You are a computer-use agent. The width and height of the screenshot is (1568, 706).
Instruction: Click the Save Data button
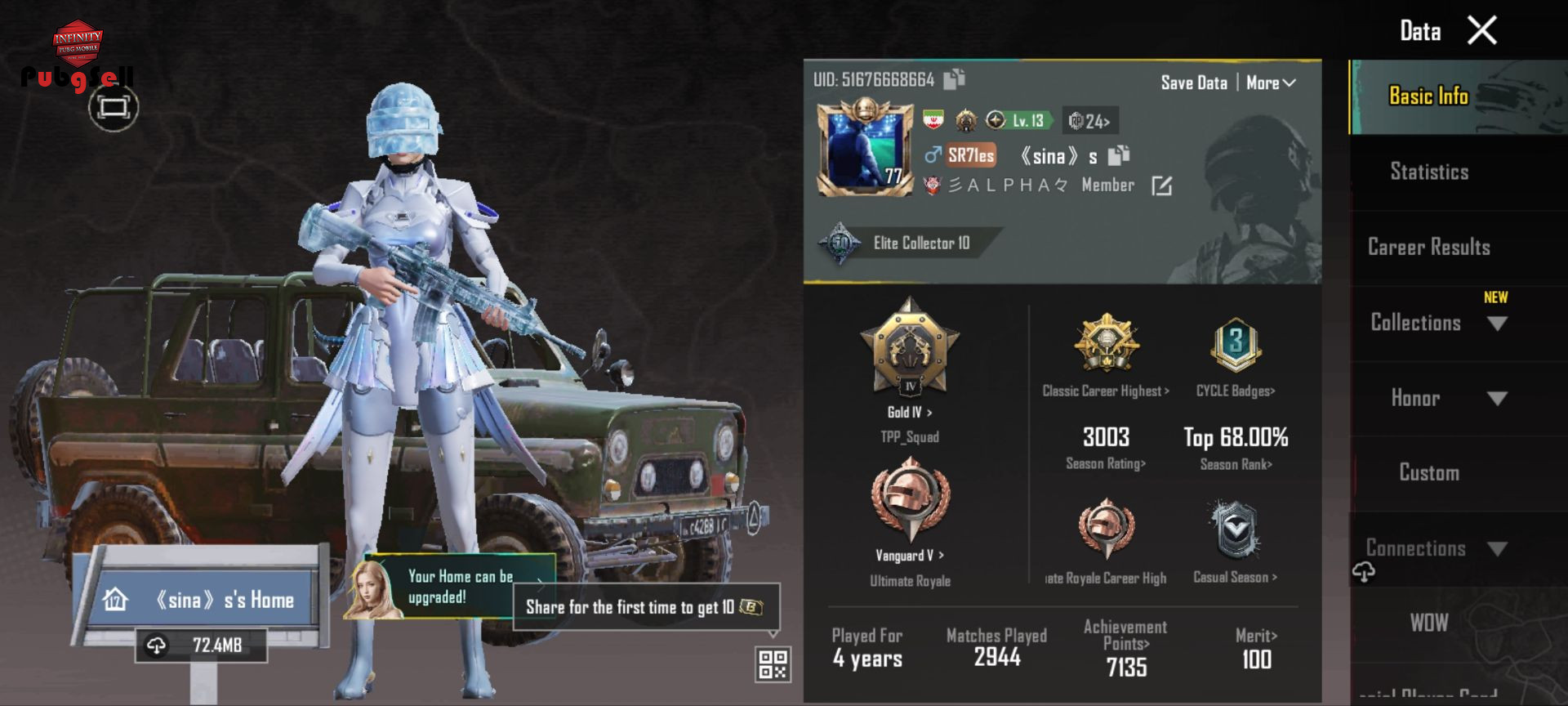tap(1194, 83)
